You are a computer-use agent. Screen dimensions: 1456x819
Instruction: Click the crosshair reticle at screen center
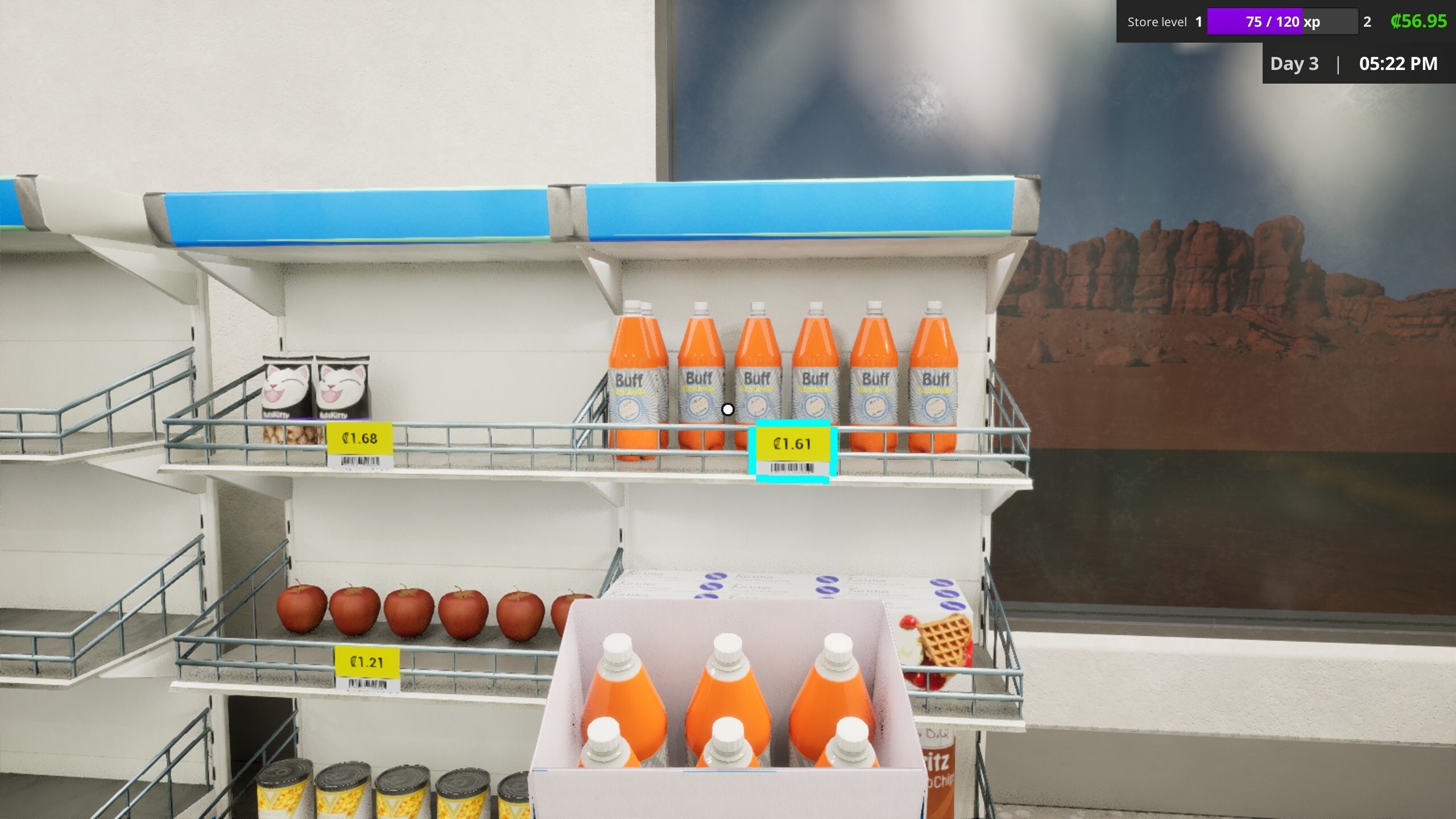pos(728,409)
